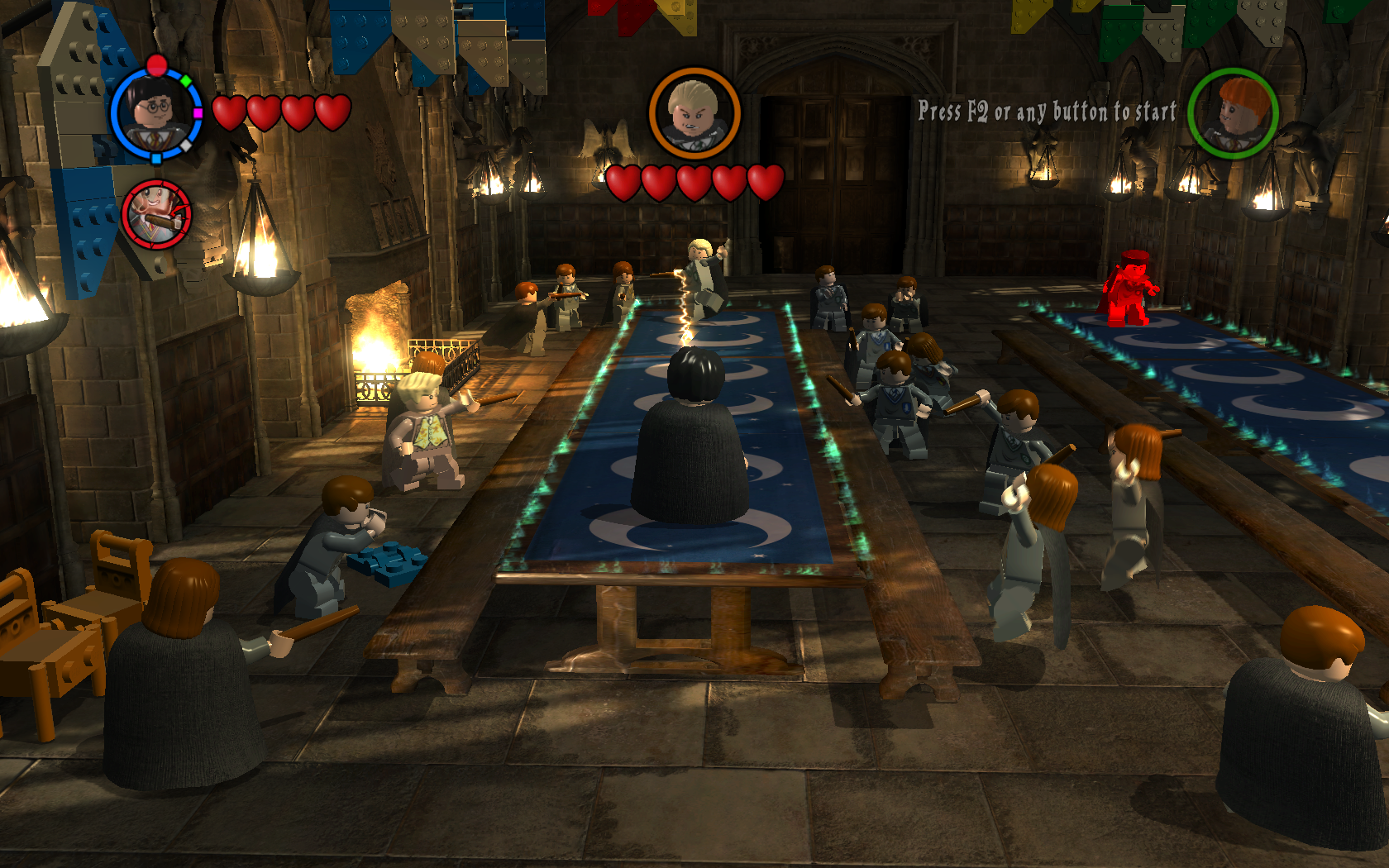Toggle the blue square beneath Harry's portrait ring
1389x868 pixels.
157,159
